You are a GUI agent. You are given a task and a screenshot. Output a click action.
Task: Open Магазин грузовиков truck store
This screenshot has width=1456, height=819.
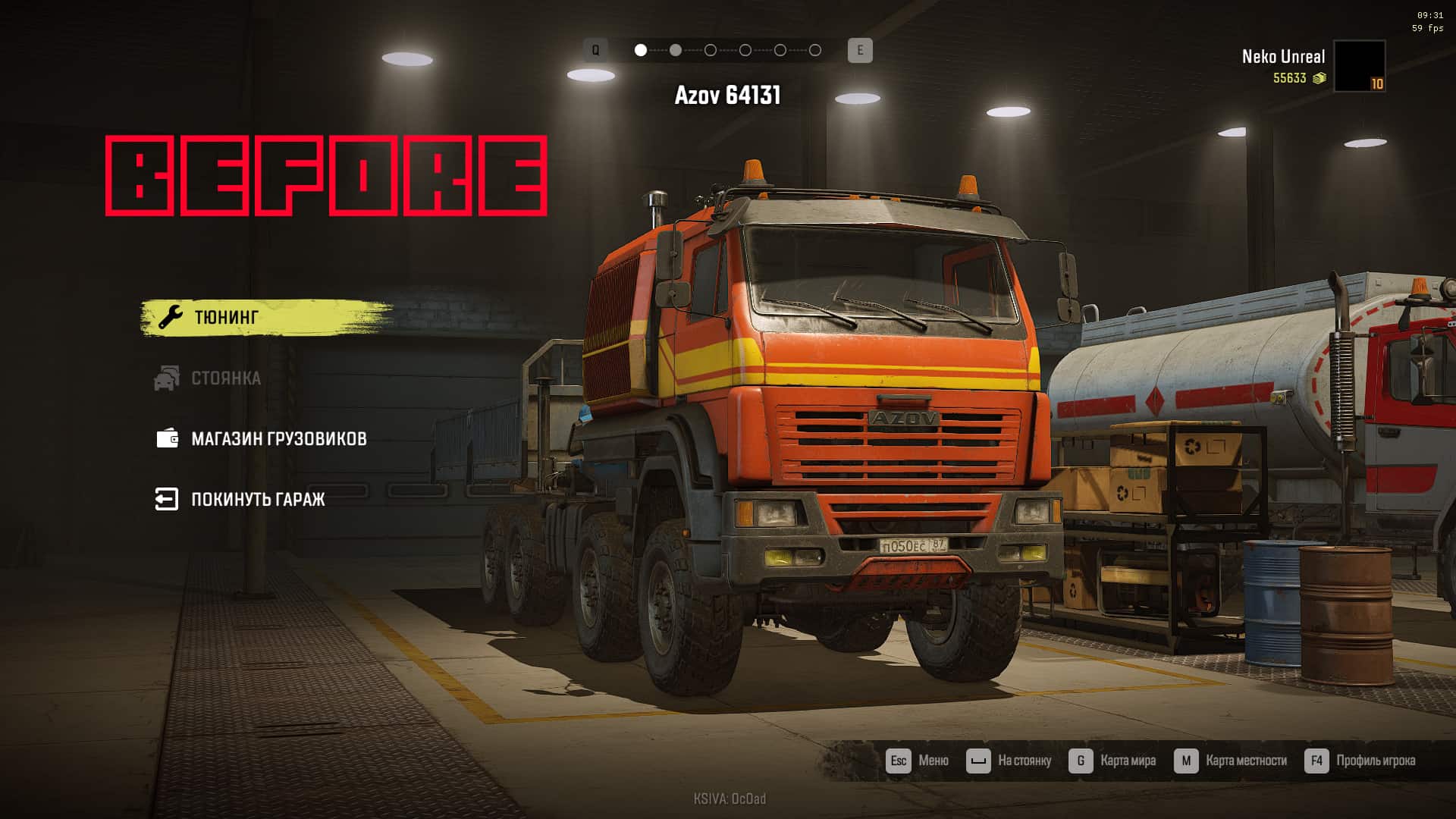coord(278,438)
